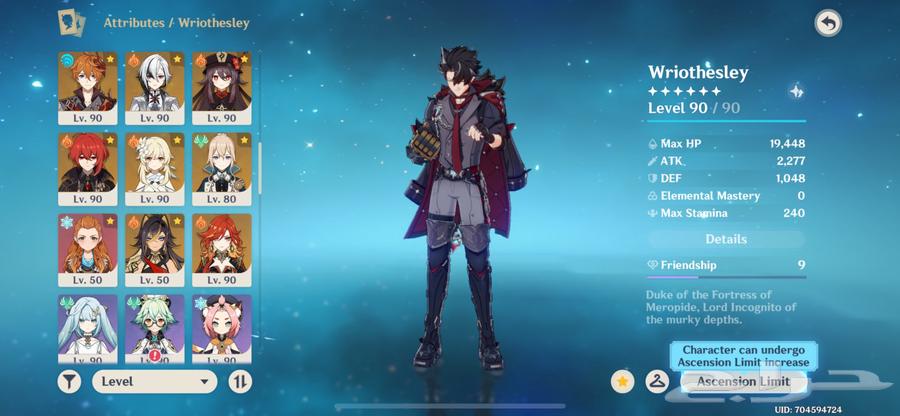This screenshot has width=900, height=416.
Task: Select Hu Tao's character portrait
Action: (222, 89)
